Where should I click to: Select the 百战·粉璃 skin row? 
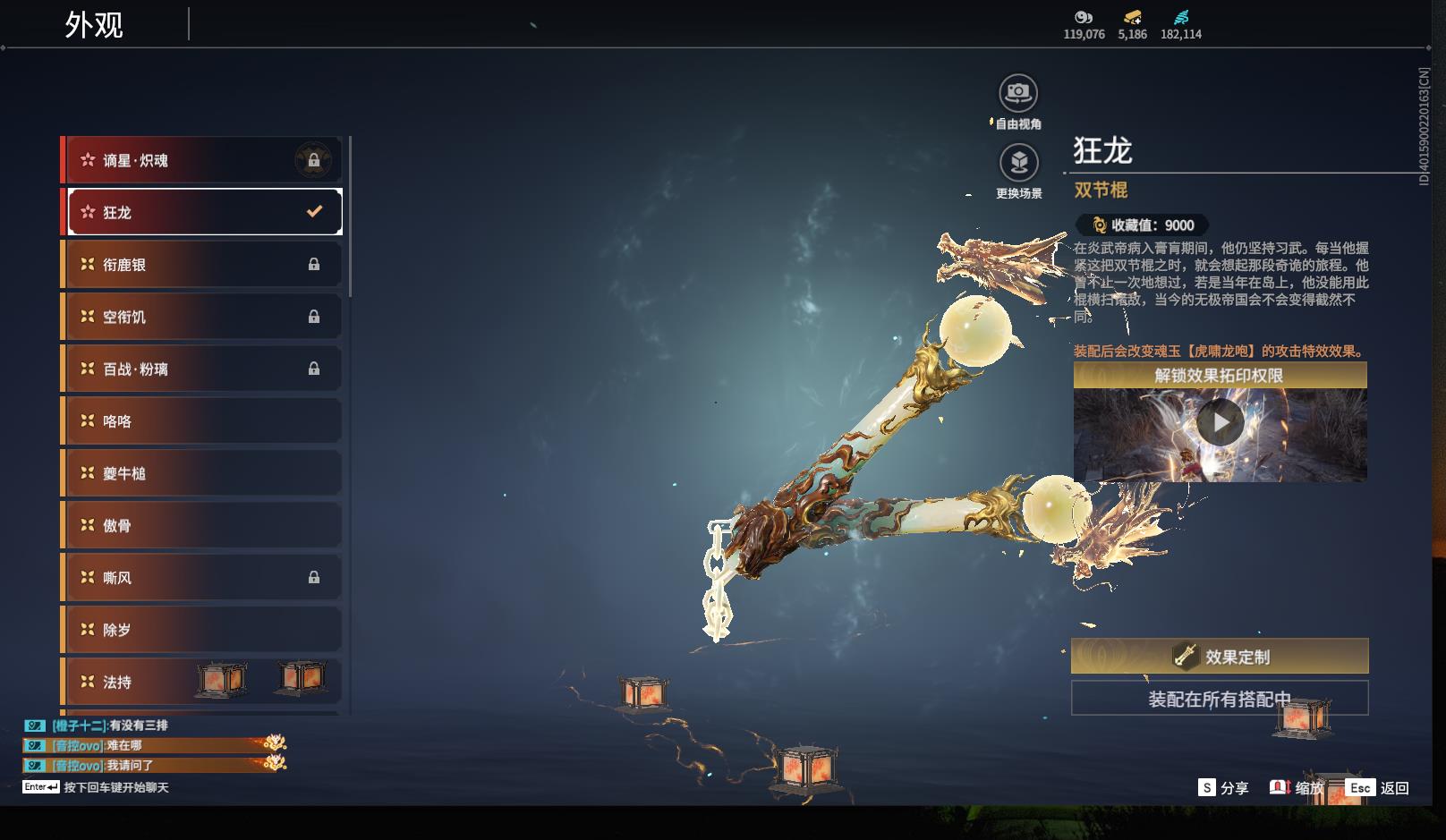coord(202,369)
